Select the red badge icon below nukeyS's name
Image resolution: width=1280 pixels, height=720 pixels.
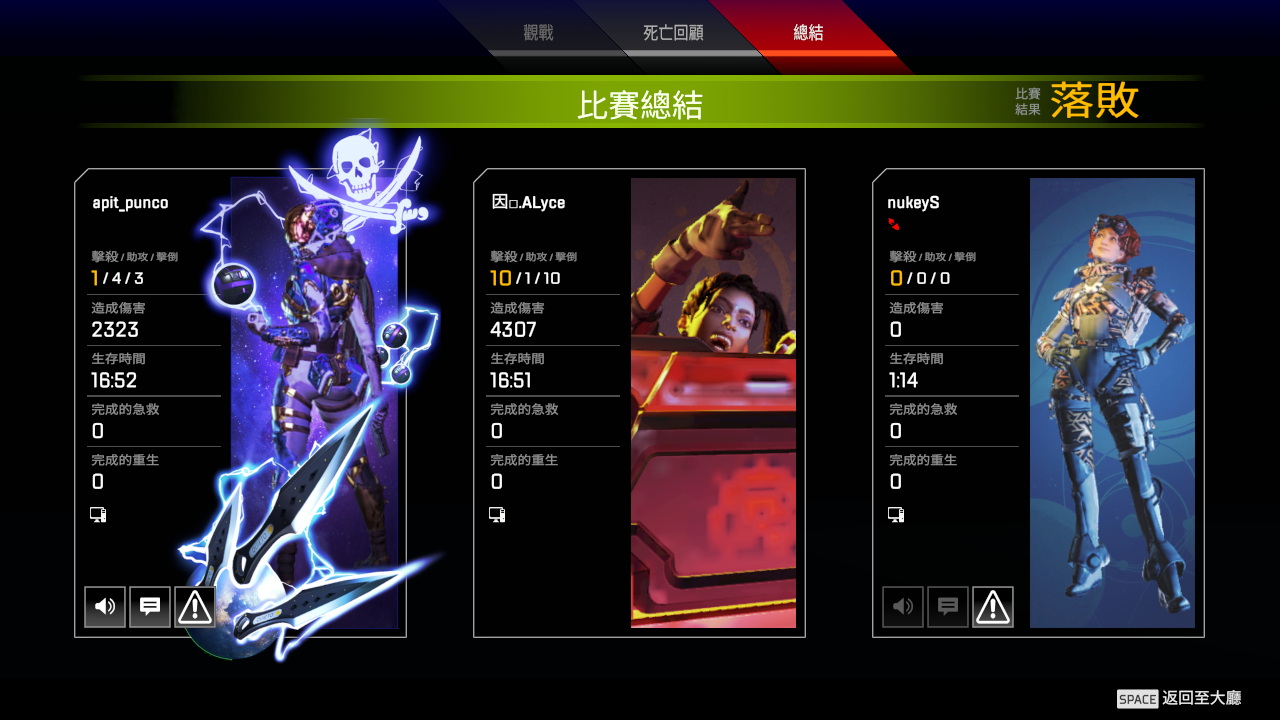(895, 225)
